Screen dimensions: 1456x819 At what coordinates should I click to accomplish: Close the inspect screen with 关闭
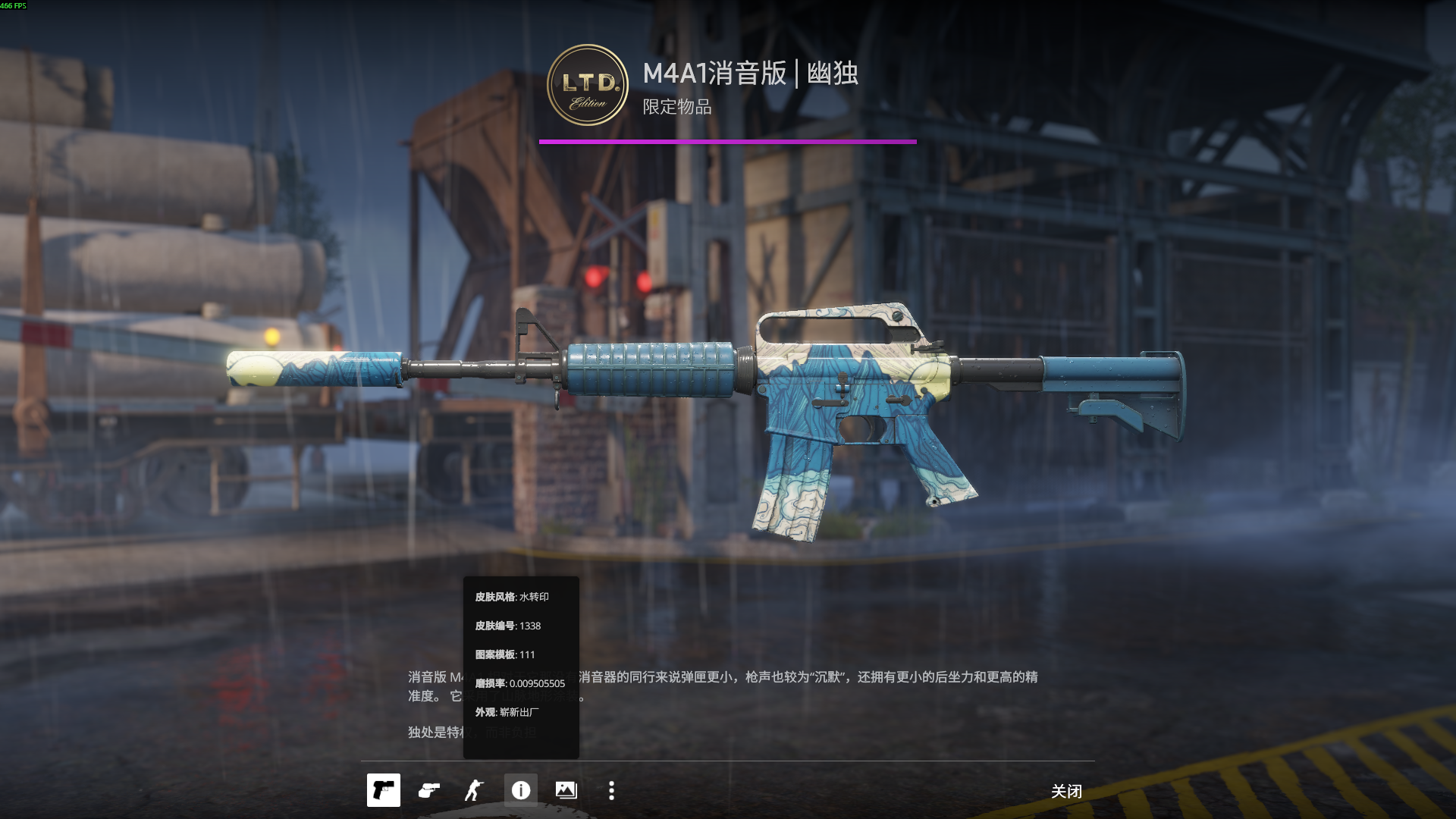[x=1065, y=791]
